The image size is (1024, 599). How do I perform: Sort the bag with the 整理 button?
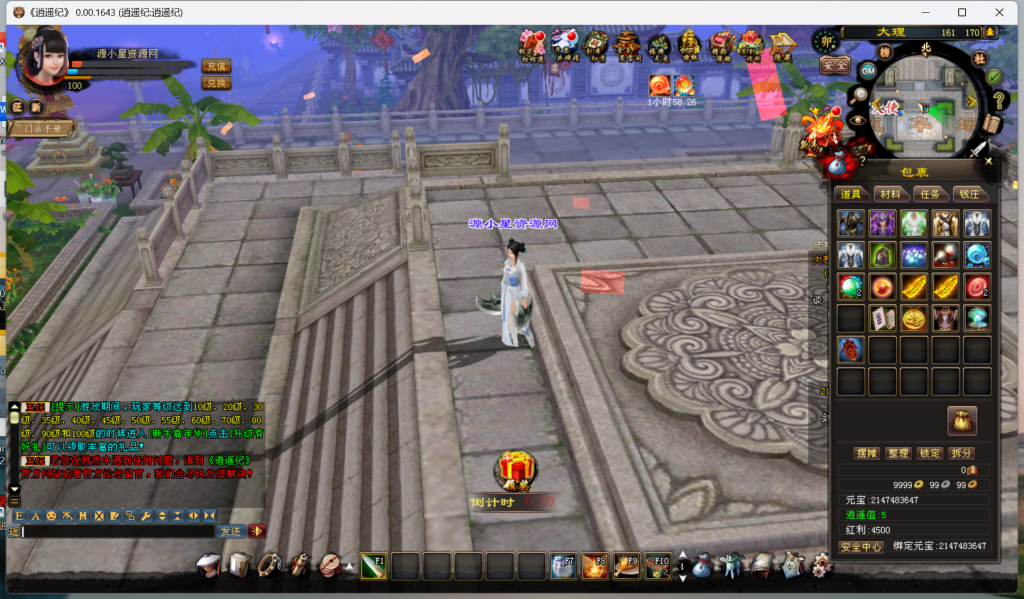tap(898, 453)
